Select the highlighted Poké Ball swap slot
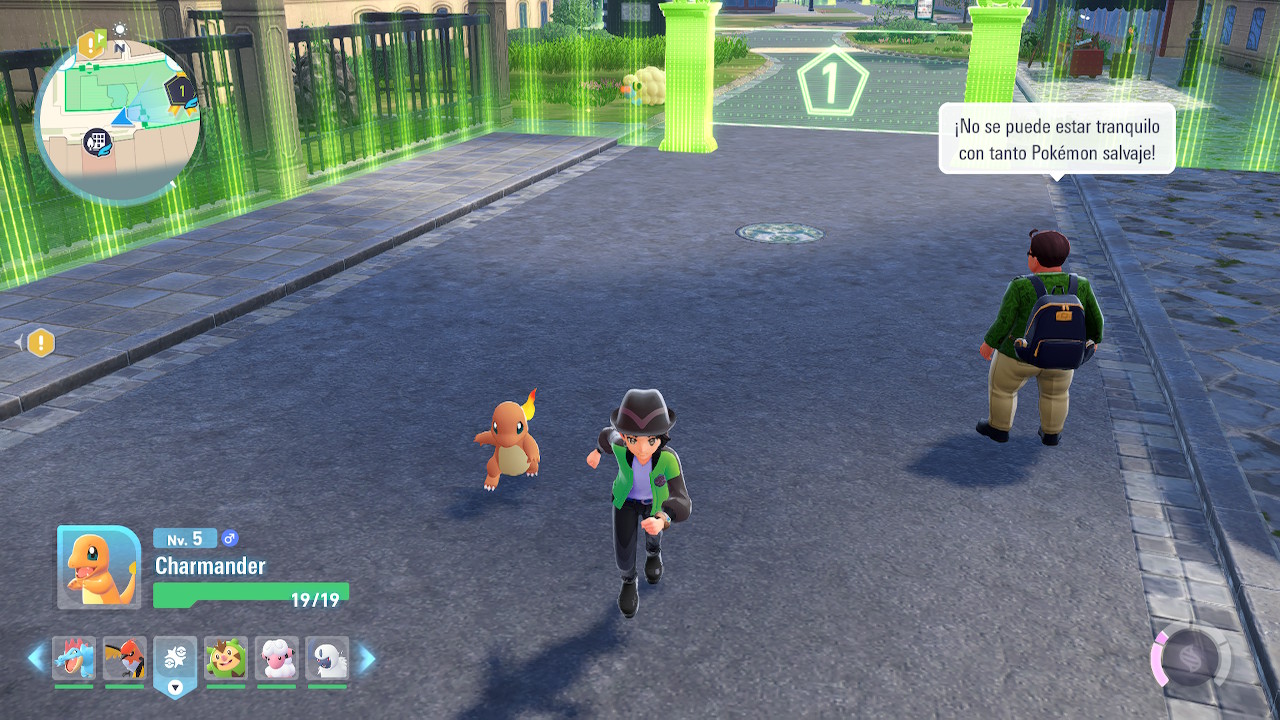Image resolution: width=1280 pixels, height=720 pixels. click(x=175, y=658)
